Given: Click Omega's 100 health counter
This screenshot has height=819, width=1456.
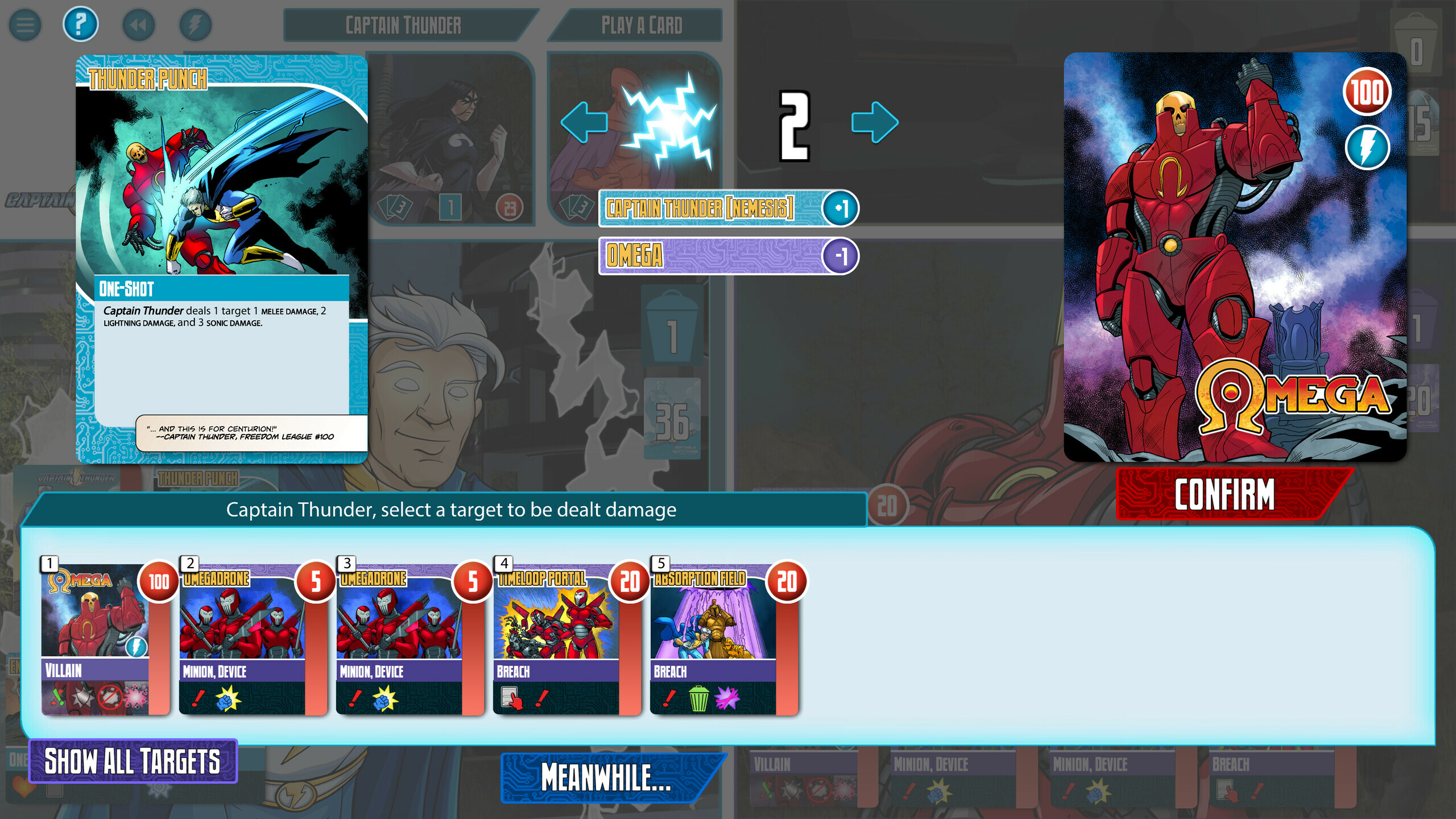Looking at the screenshot, I should (x=1367, y=90).
